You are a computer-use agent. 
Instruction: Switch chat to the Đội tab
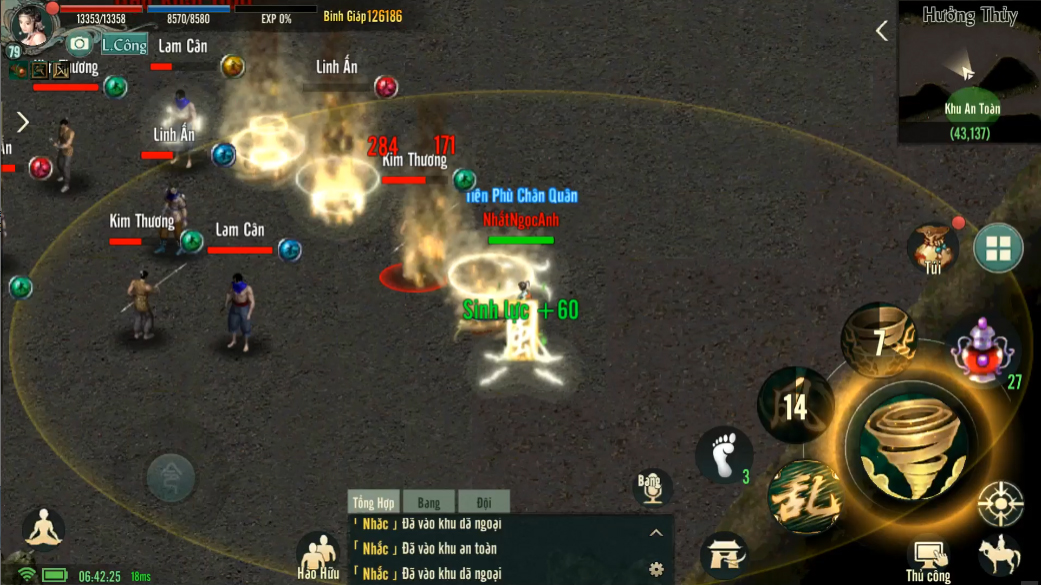click(x=484, y=503)
